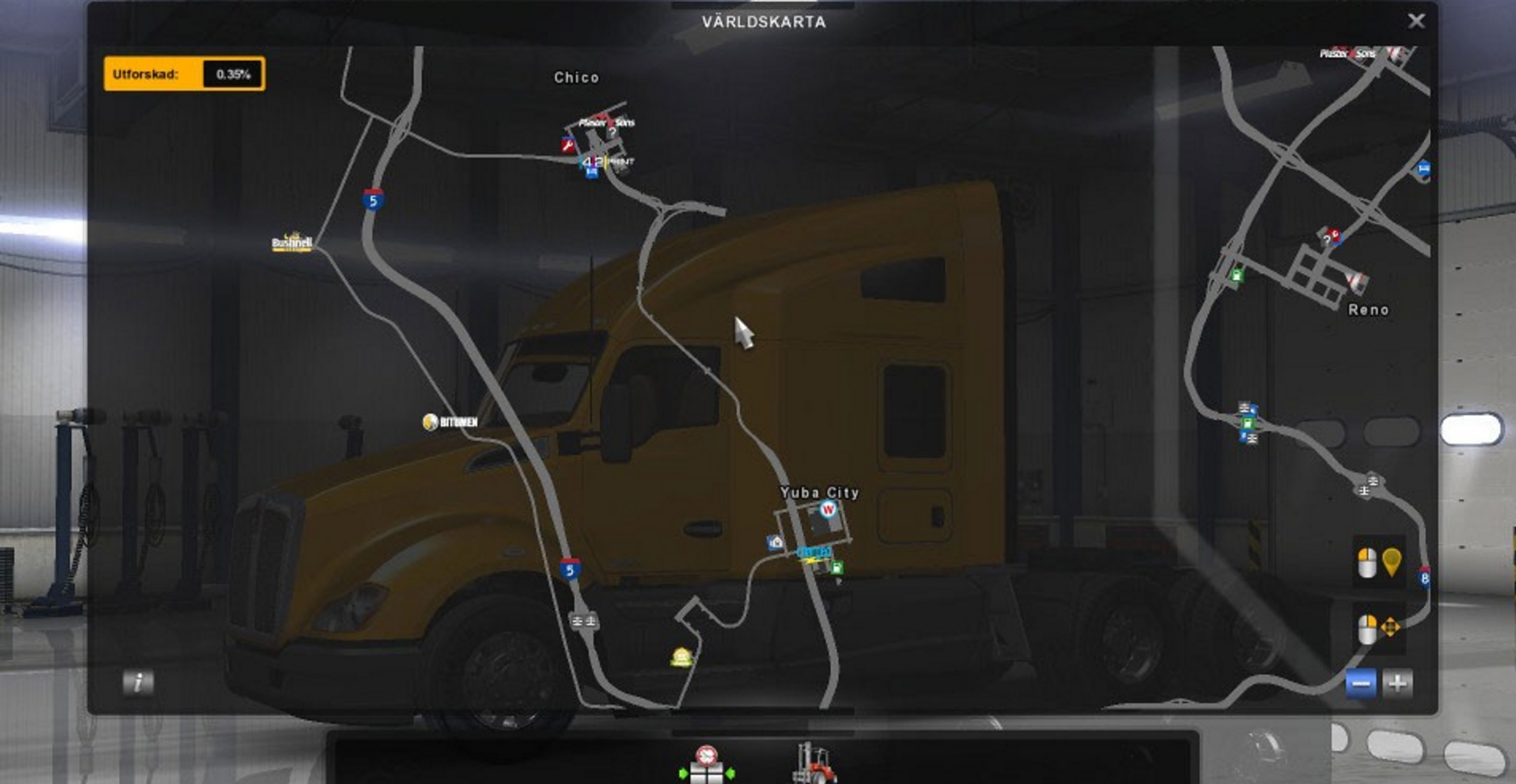The height and width of the screenshot is (784, 1516).
Task: Click the garage house icon near Yuba City
Action: (x=775, y=542)
